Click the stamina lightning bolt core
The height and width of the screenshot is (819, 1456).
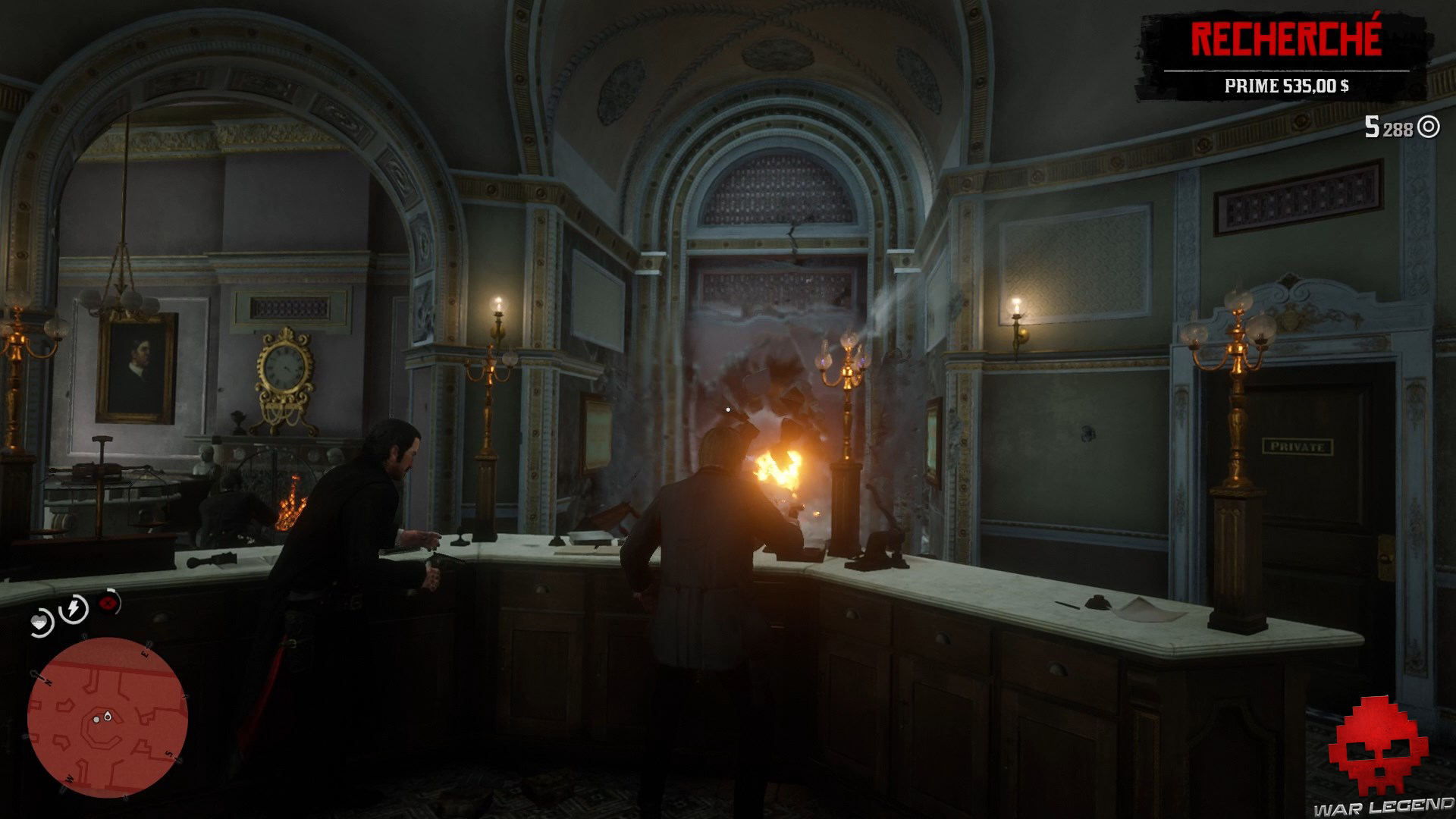(x=72, y=608)
